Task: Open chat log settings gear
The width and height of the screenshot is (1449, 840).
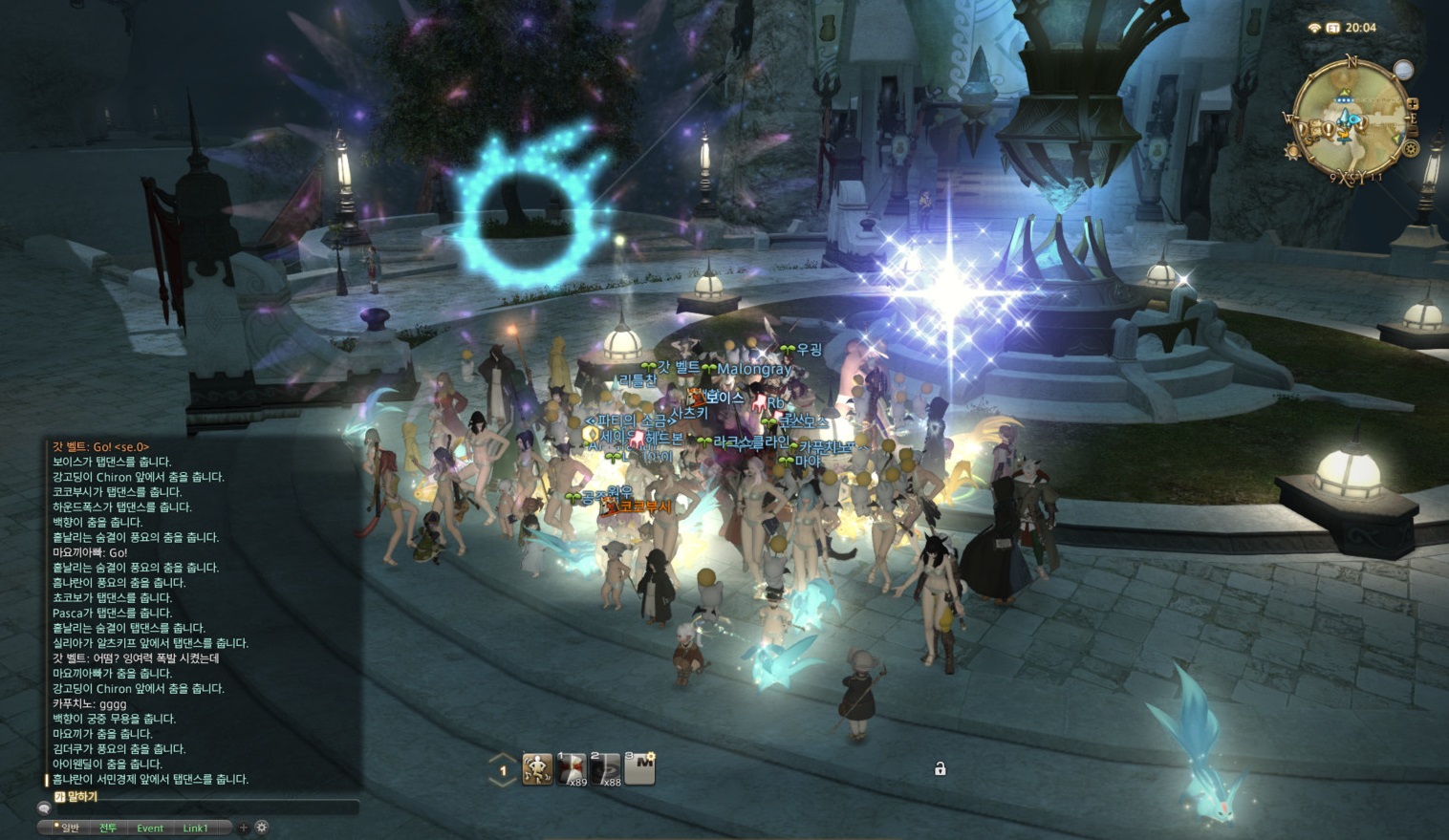Action: [261, 828]
